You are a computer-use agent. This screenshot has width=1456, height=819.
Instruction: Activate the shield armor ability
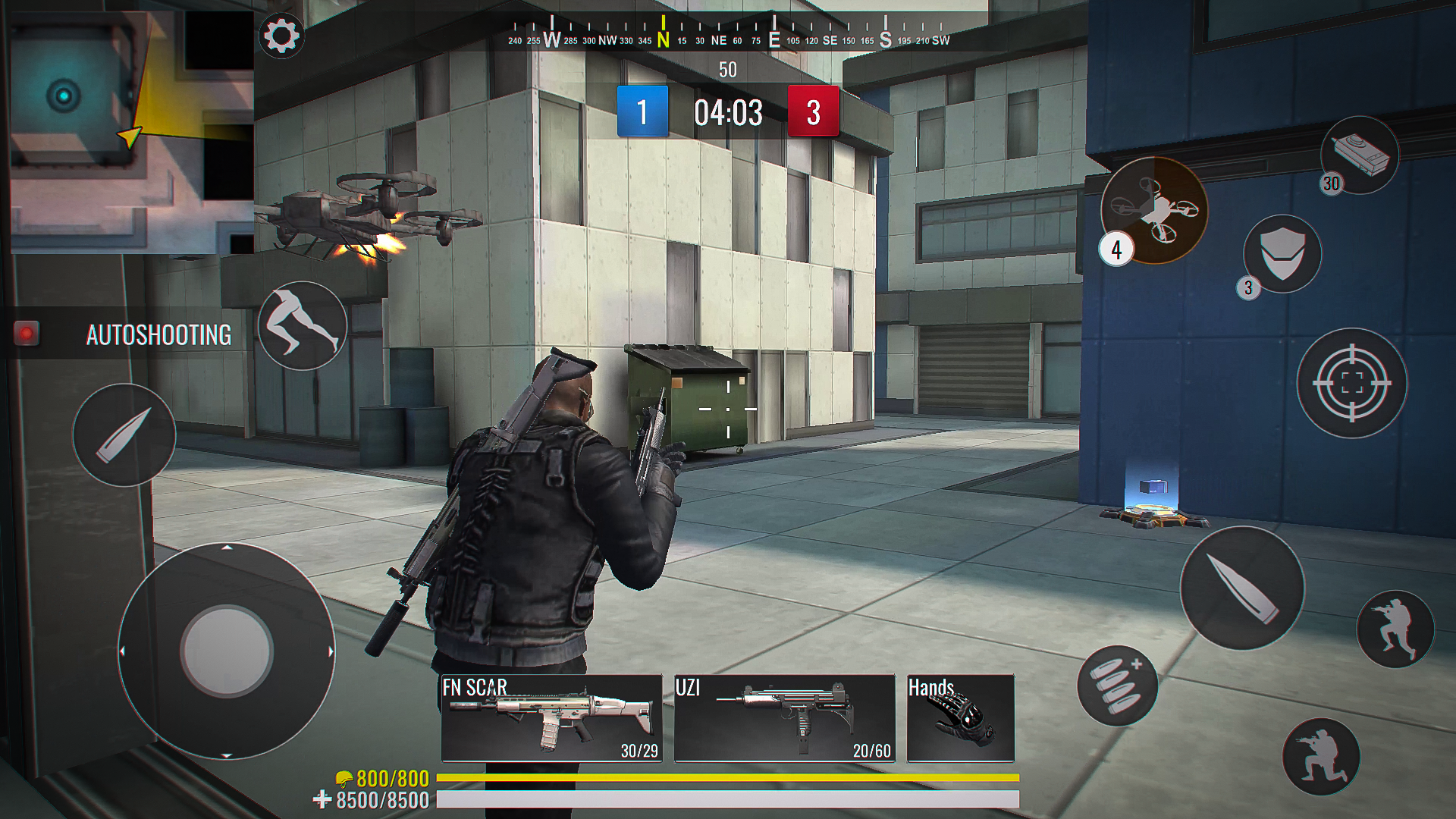click(1282, 254)
